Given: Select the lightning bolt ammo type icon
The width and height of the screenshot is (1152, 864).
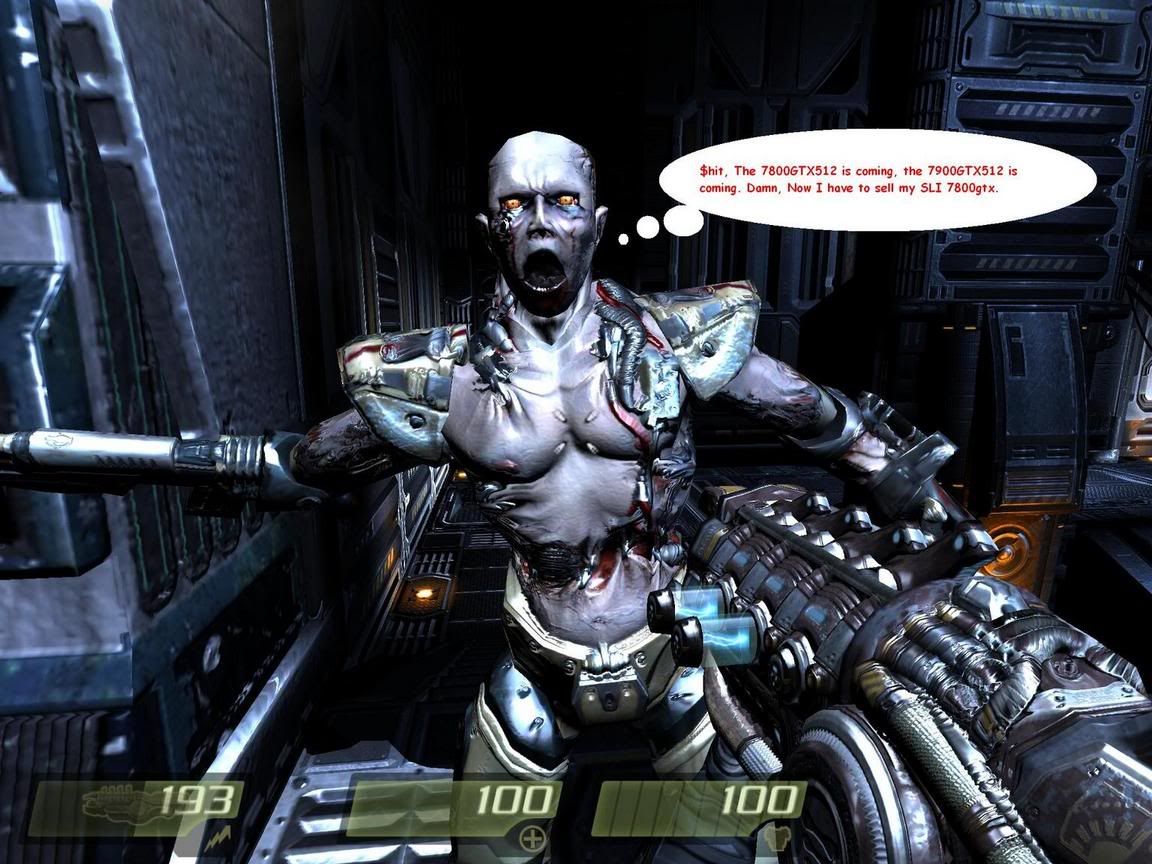Looking at the screenshot, I should click(218, 841).
